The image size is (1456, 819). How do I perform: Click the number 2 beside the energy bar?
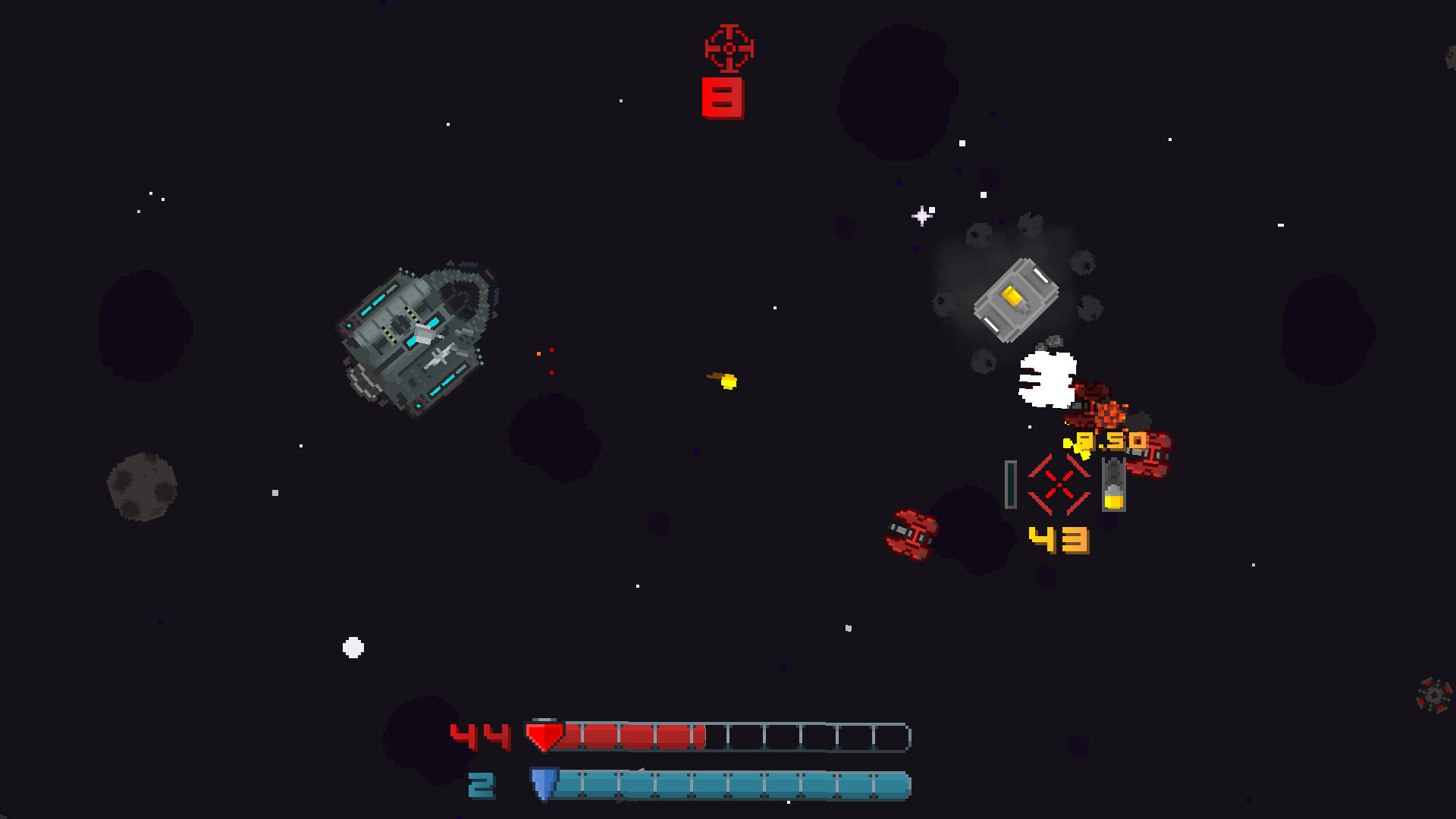tap(483, 784)
